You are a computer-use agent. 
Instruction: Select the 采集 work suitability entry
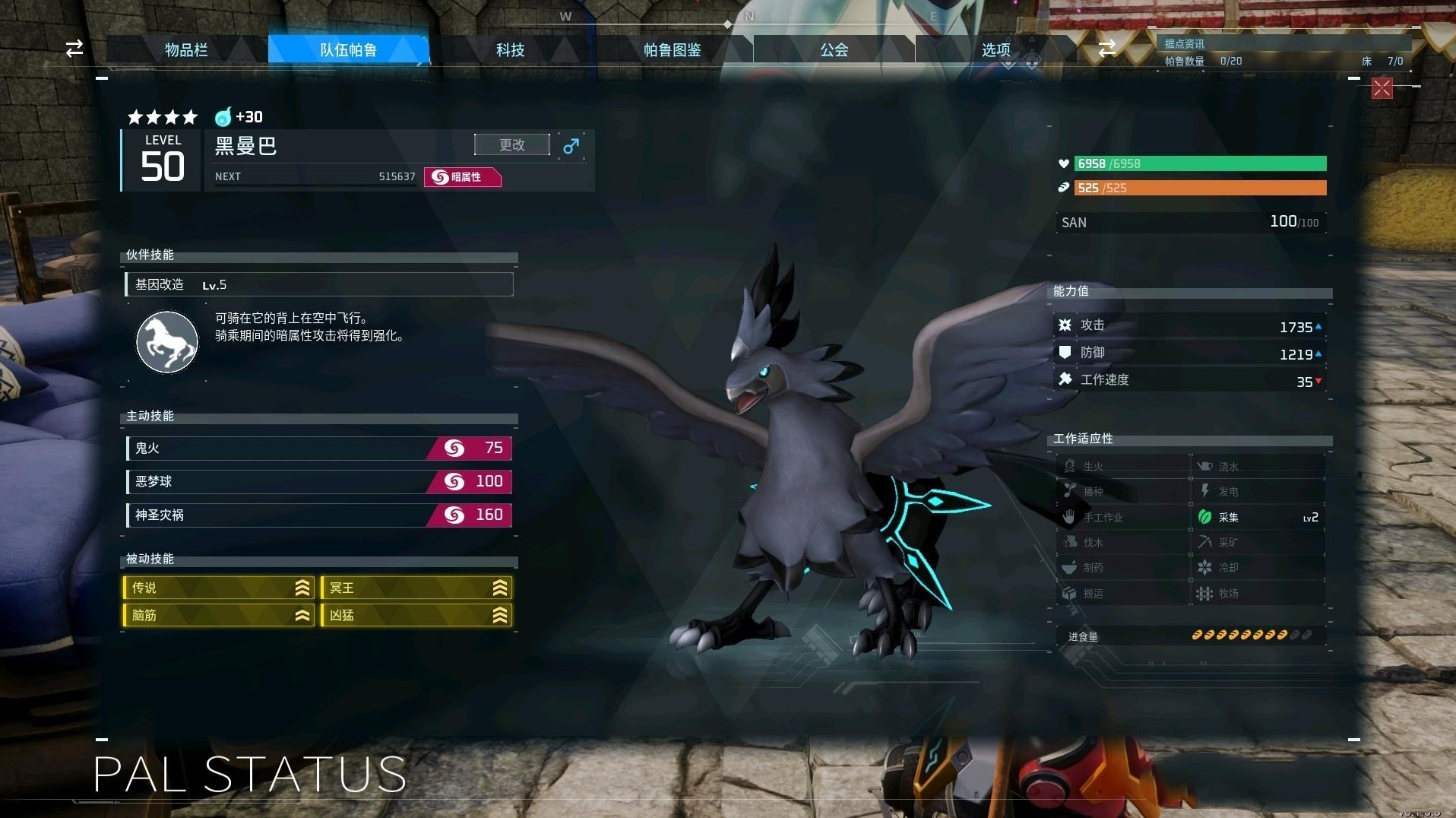pos(1258,517)
